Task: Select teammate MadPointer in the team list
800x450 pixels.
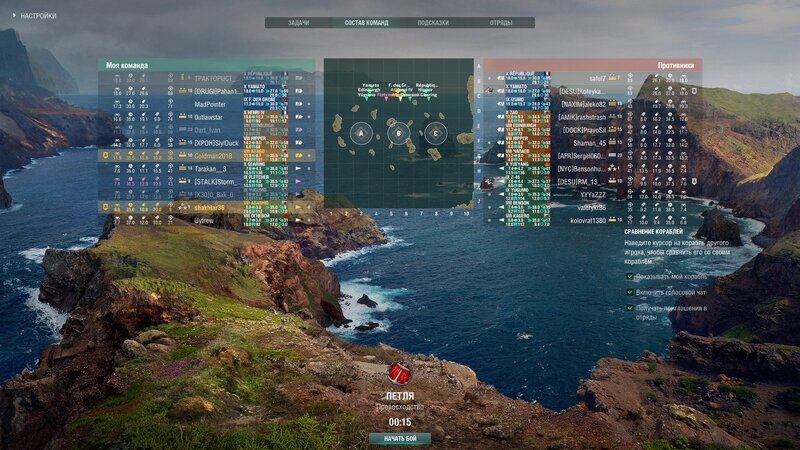Action: click(210, 104)
